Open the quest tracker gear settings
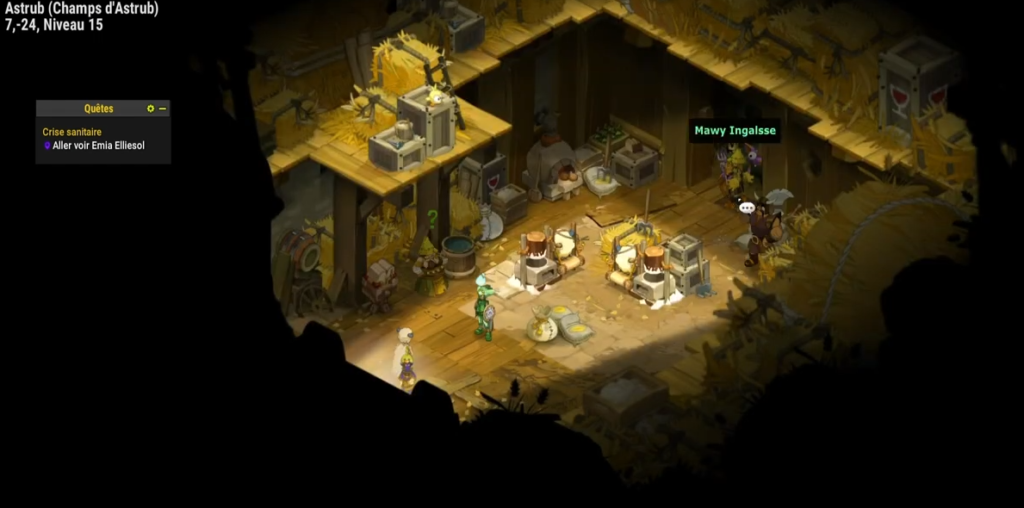 [x=151, y=109]
